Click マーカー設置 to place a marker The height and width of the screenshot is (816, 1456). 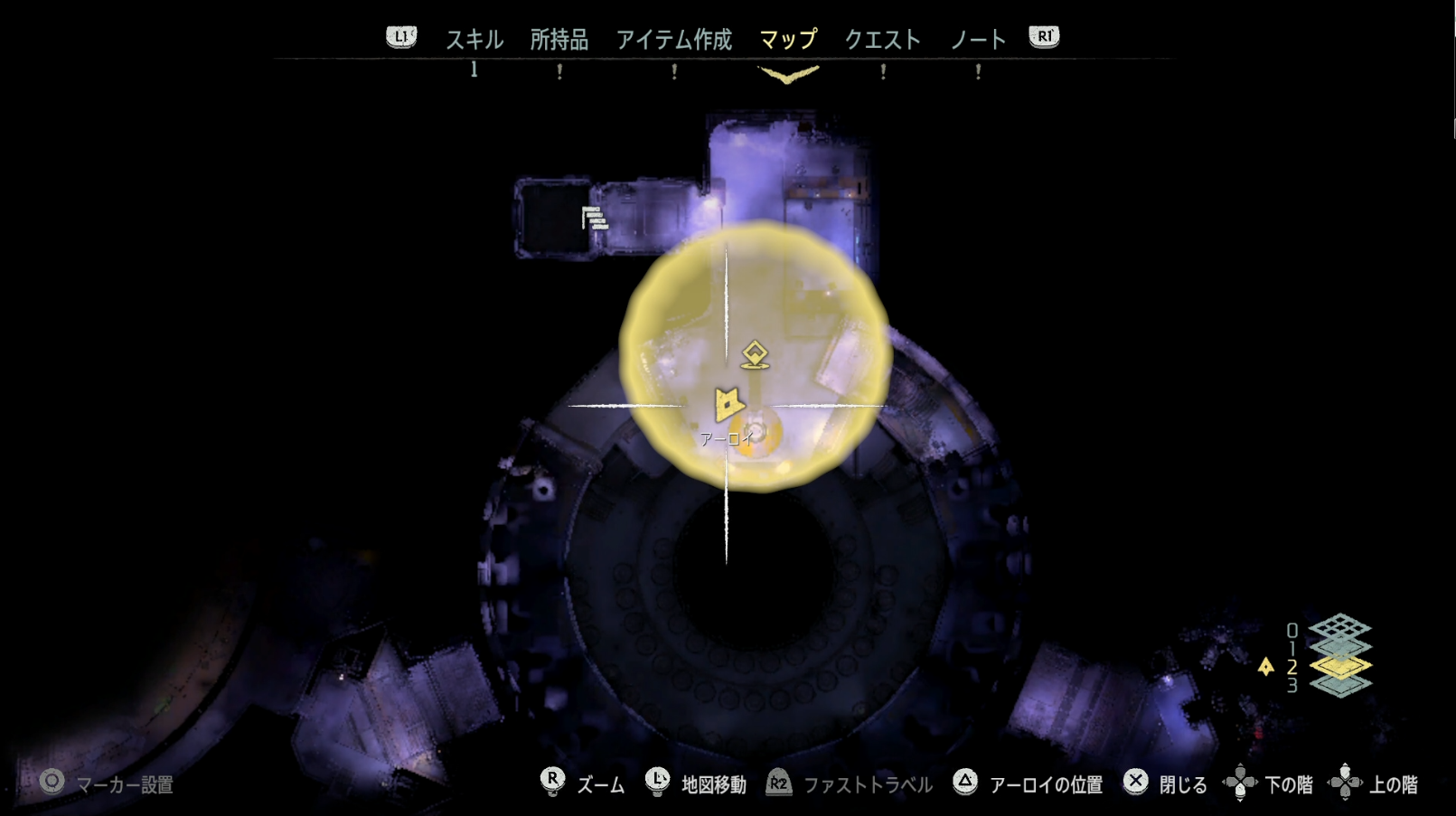[52, 784]
